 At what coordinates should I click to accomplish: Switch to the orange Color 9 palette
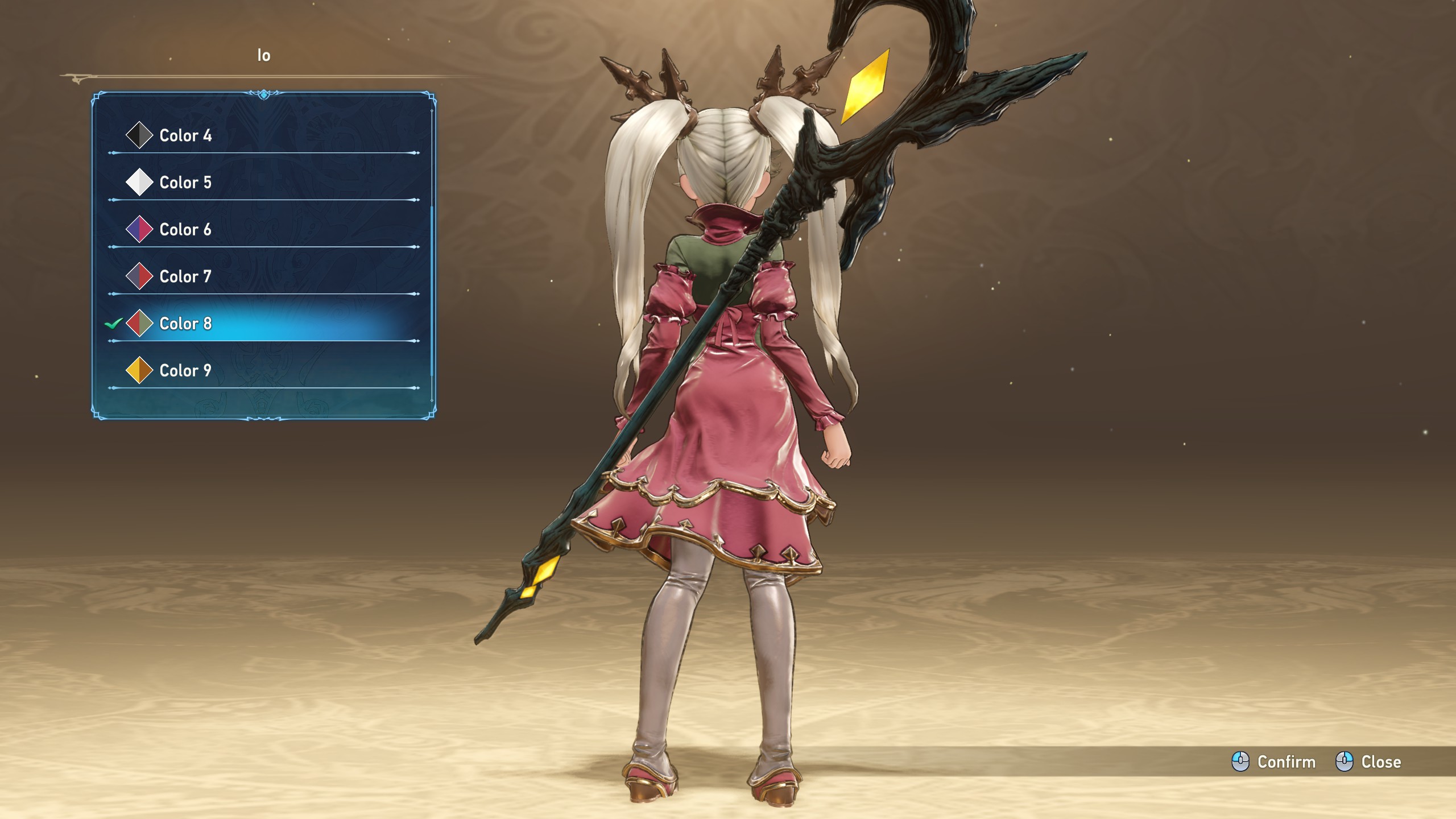pyautogui.click(x=185, y=371)
